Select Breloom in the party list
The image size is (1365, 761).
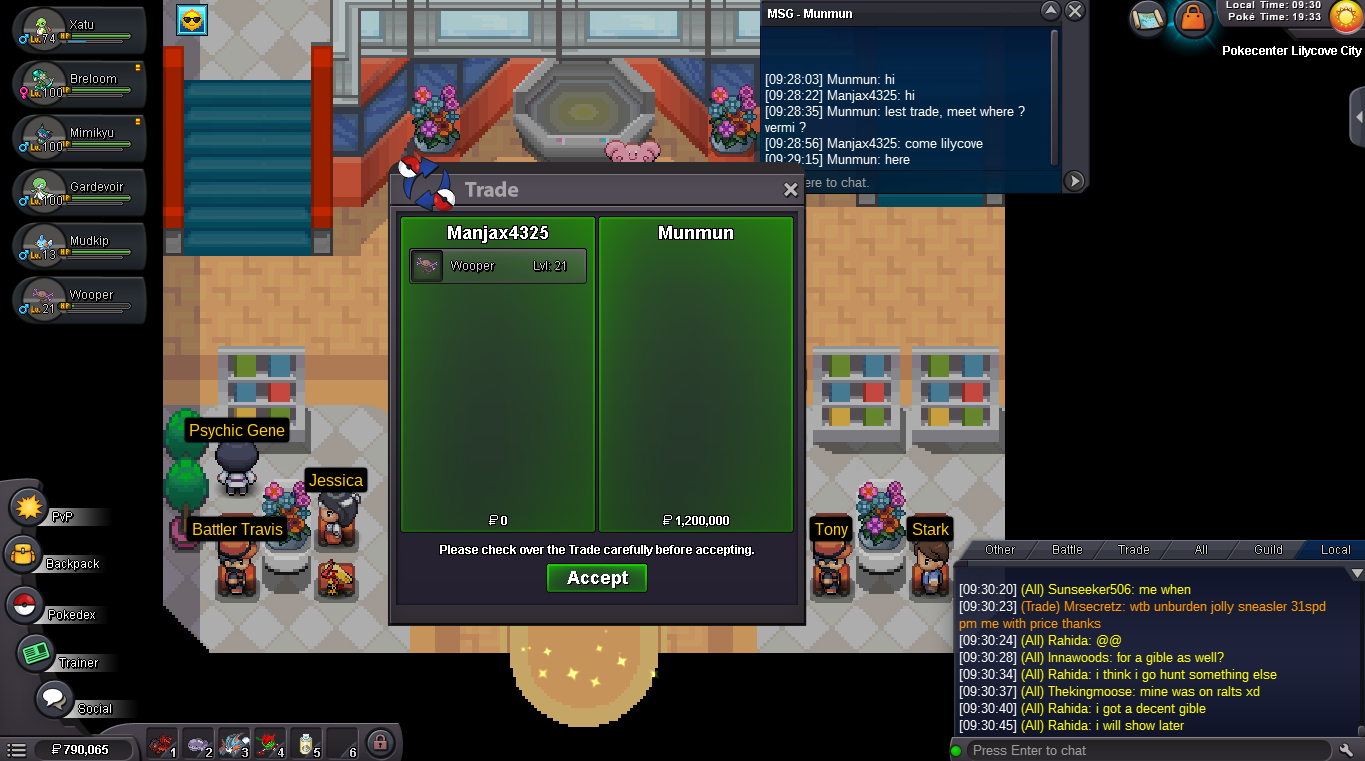pyautogui.click(x=80, y=84)
